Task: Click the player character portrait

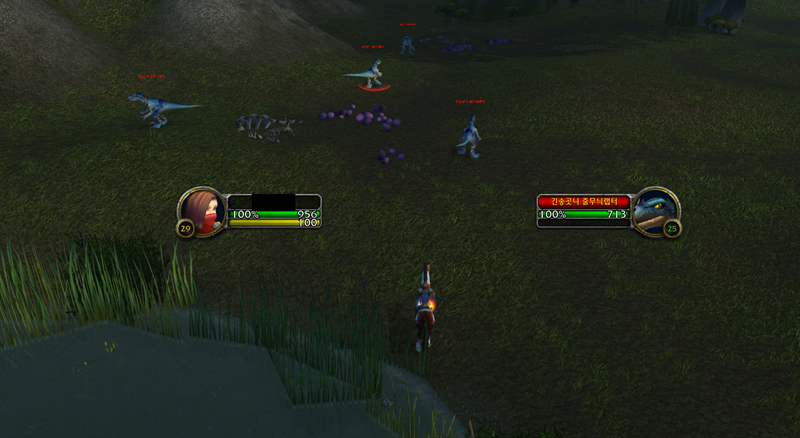Action: (202, 210)
